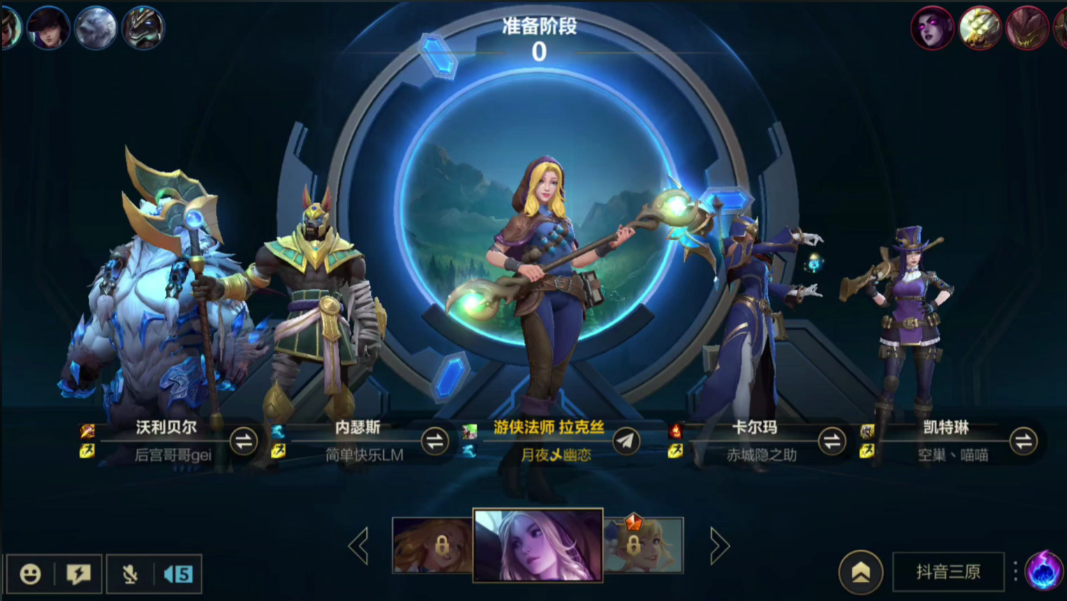1067x601 pixels.
Task: Select the highlighted middle Lux skin thumbnail
Action: pos(537,545)
